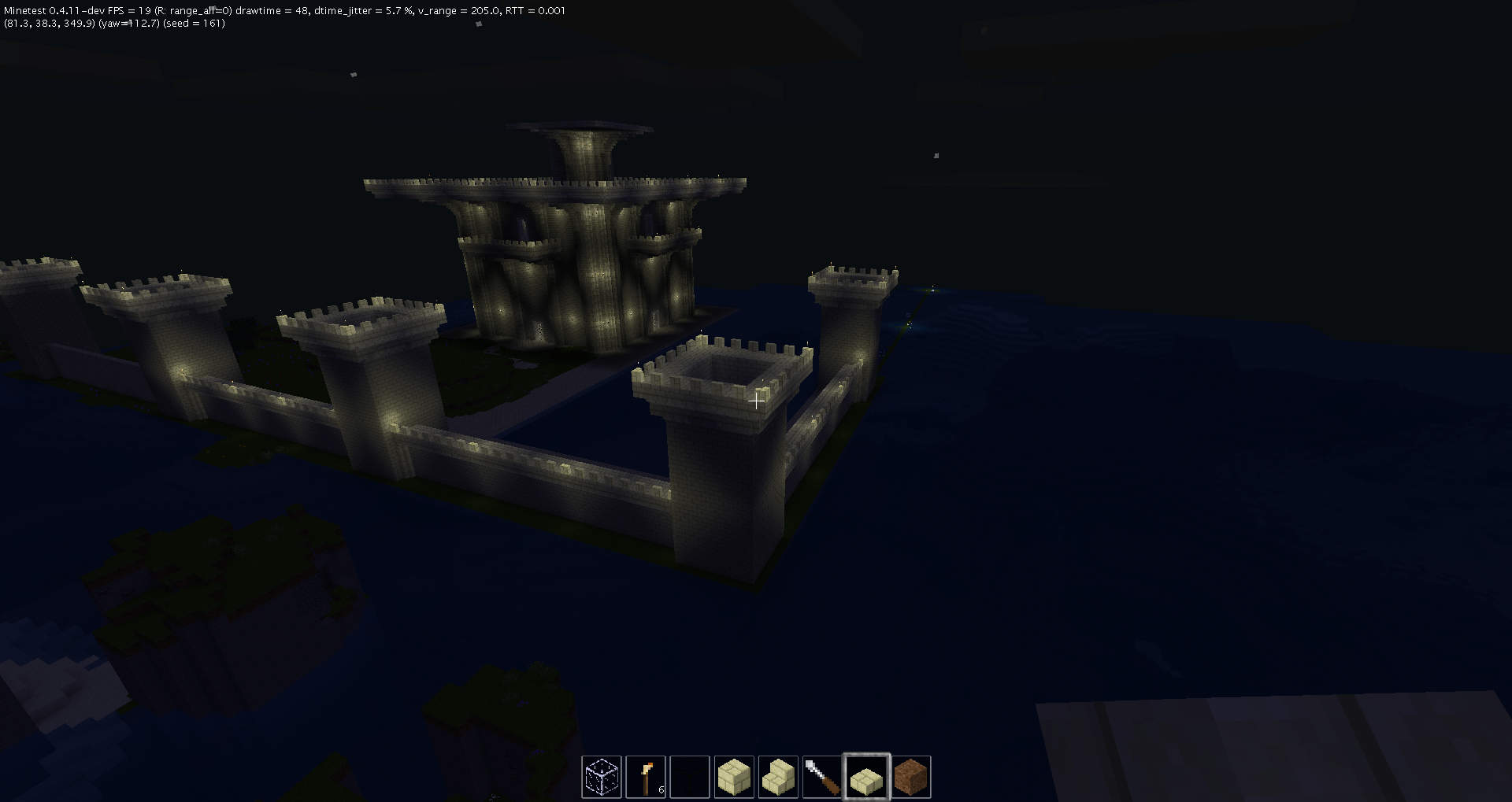Select the dirt block in the hotbar

[x=910, y=777]
